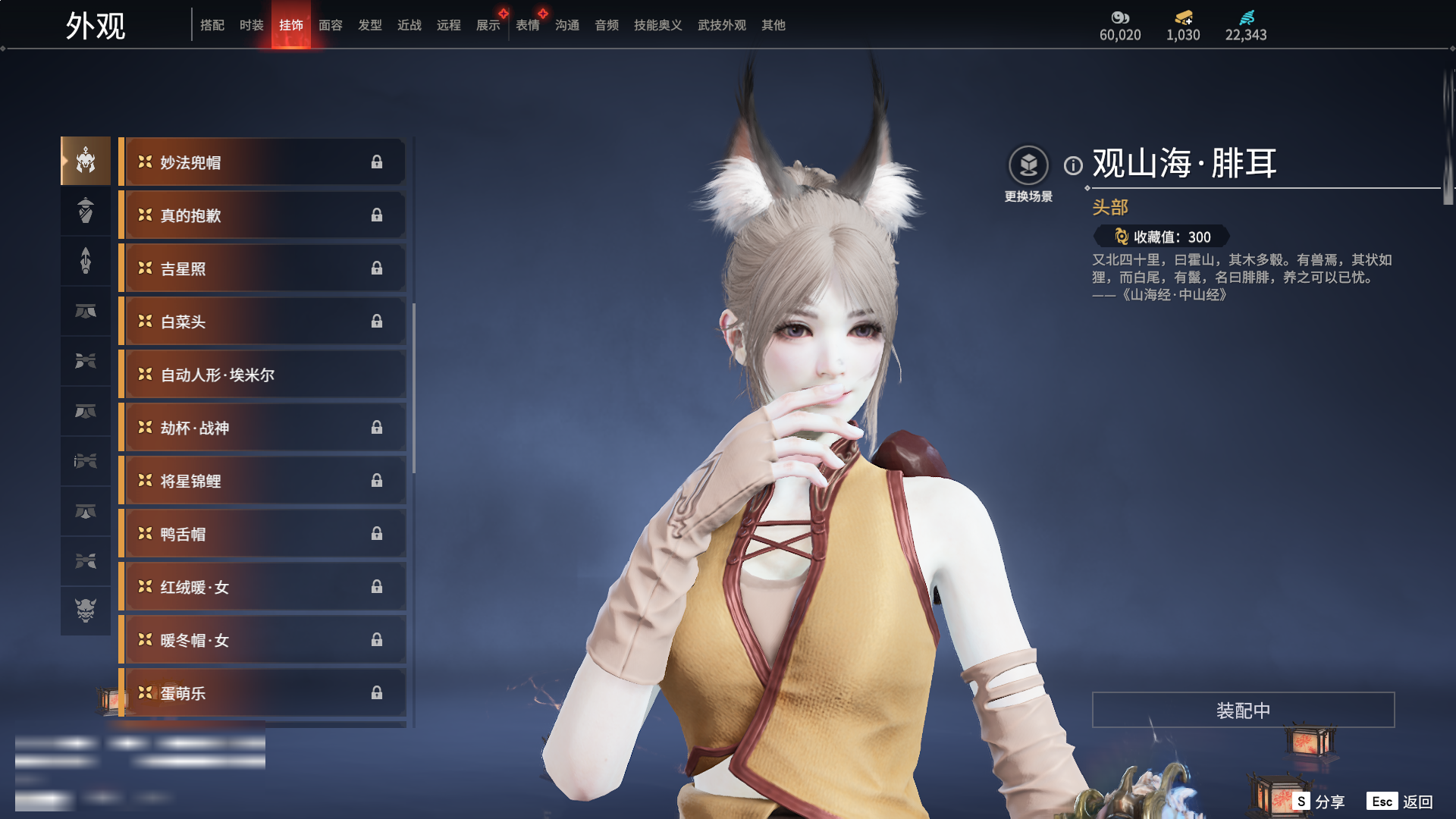Open the 搭配 tab
The height and width of the screenshot is (819, 1456).
pyautogui.click(x=212, y=25)
